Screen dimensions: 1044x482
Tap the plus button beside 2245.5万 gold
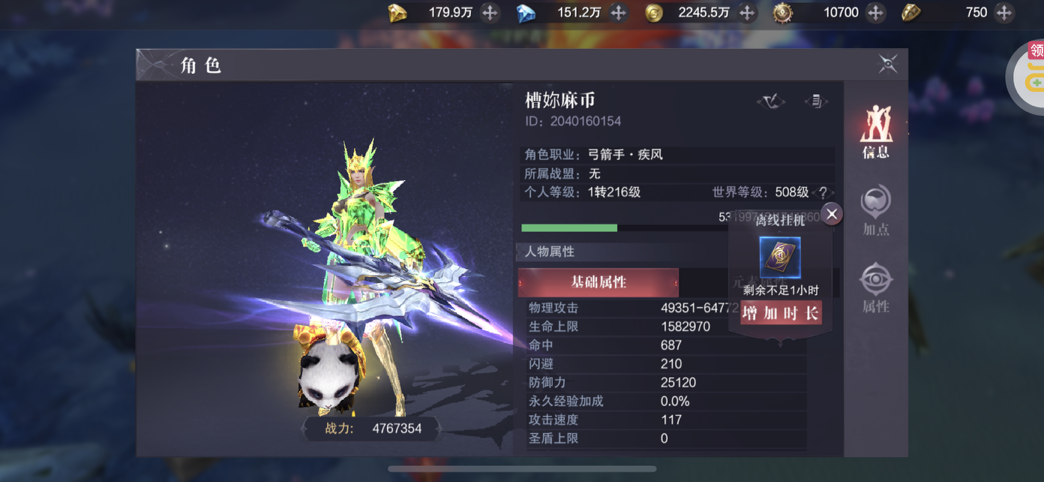(747, 13)
